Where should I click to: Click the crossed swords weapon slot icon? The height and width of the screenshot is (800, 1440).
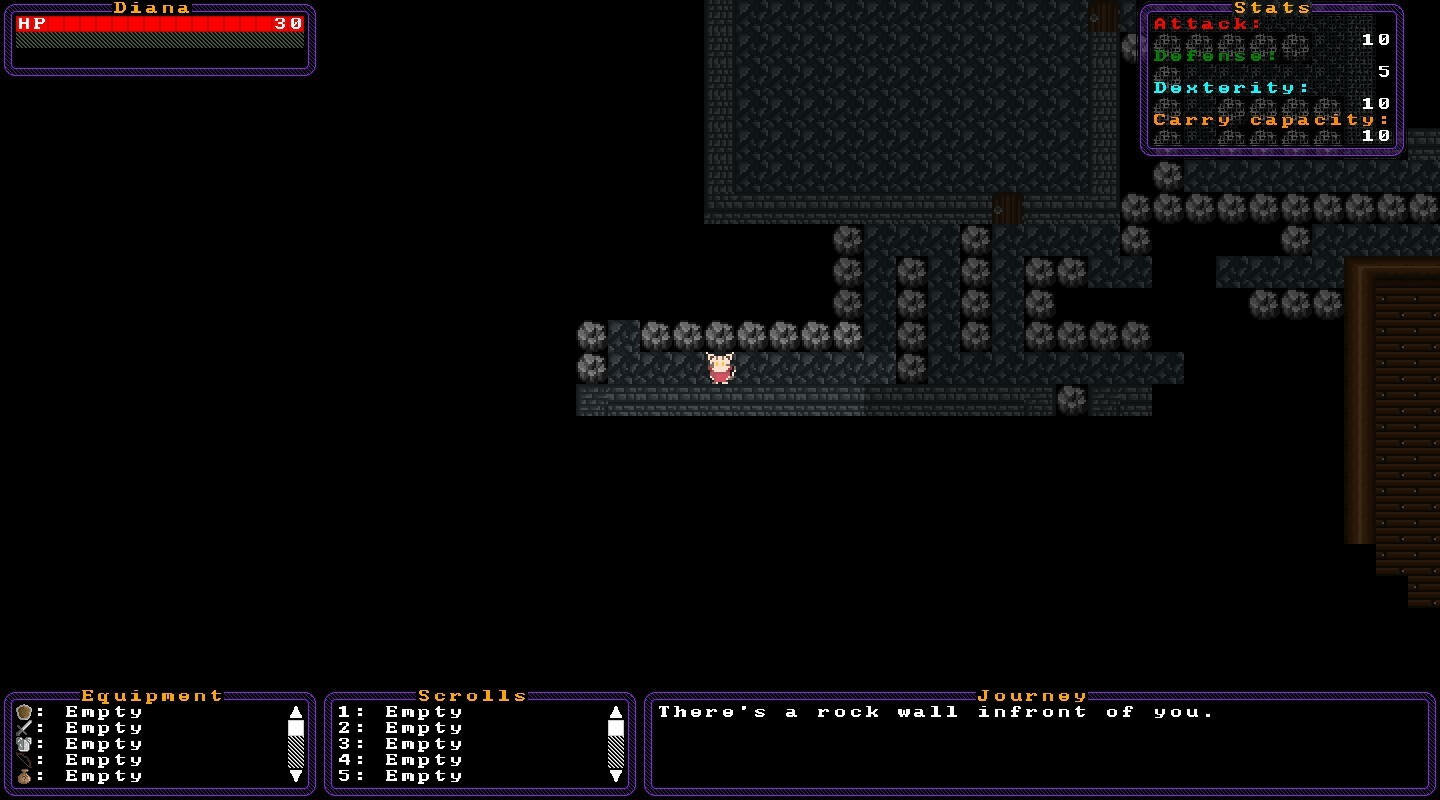23,728
